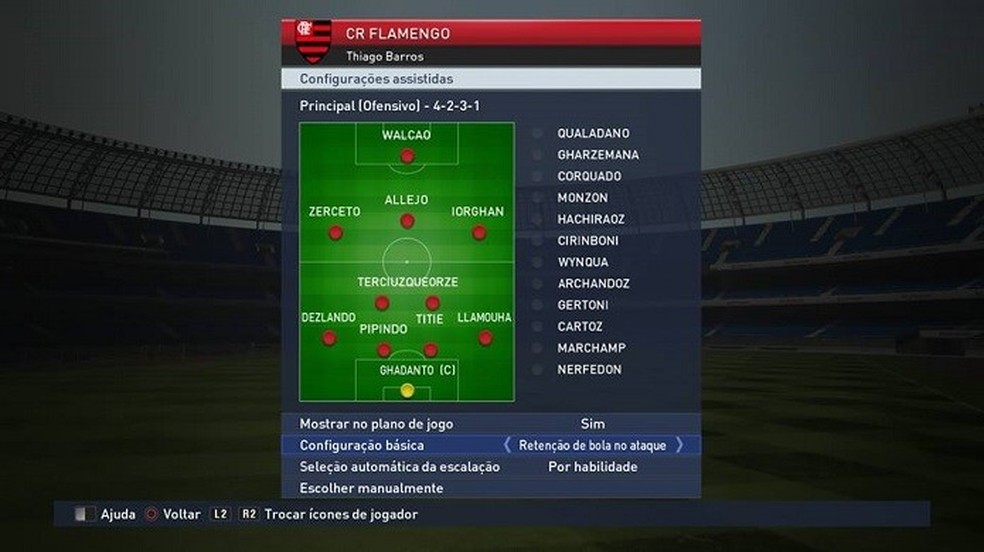Select attacking midfielder ALLEJO marker
This screenshot has width=984, height=552.
click(407, 221)
